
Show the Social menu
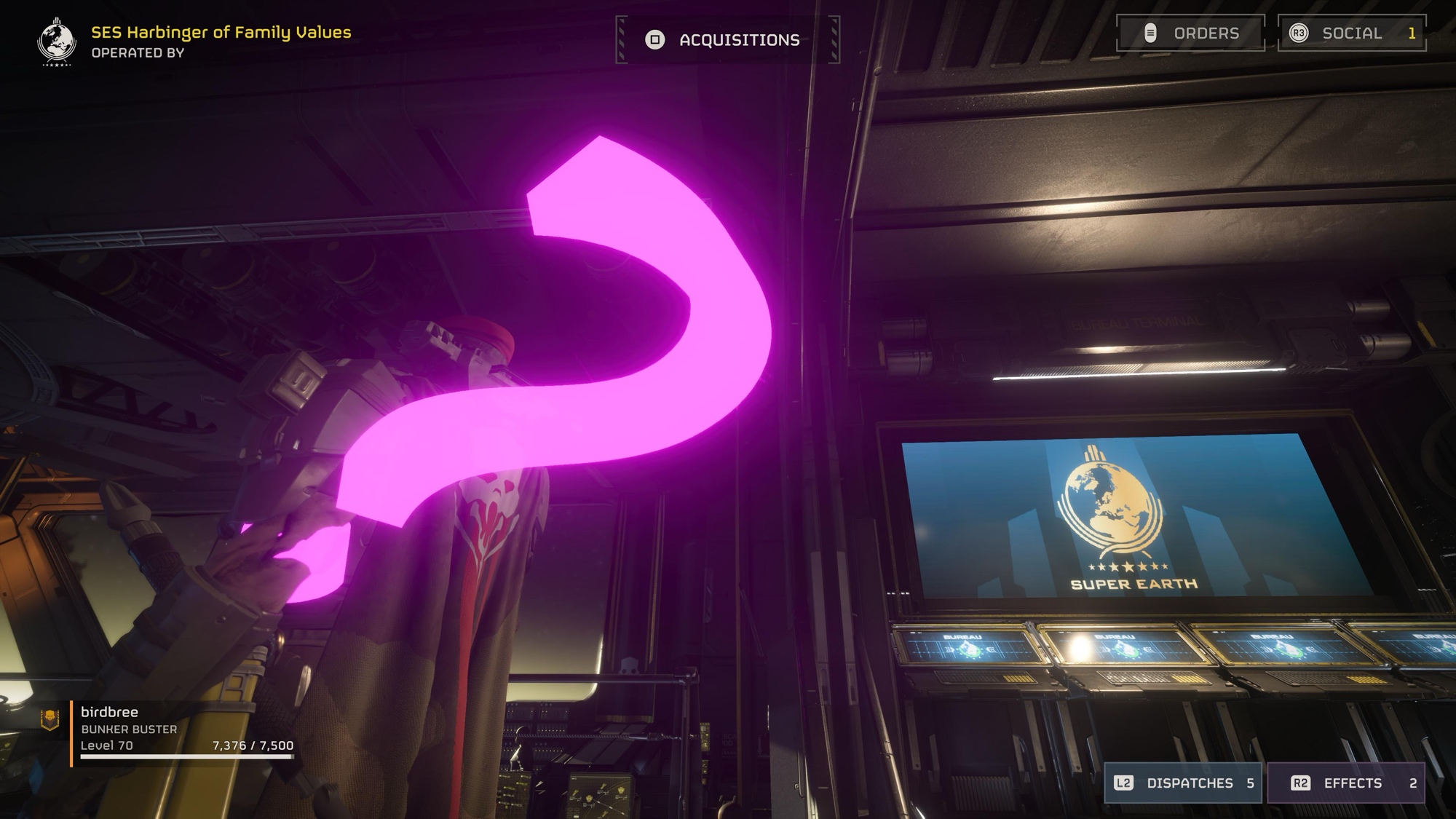pos(1351,33)
